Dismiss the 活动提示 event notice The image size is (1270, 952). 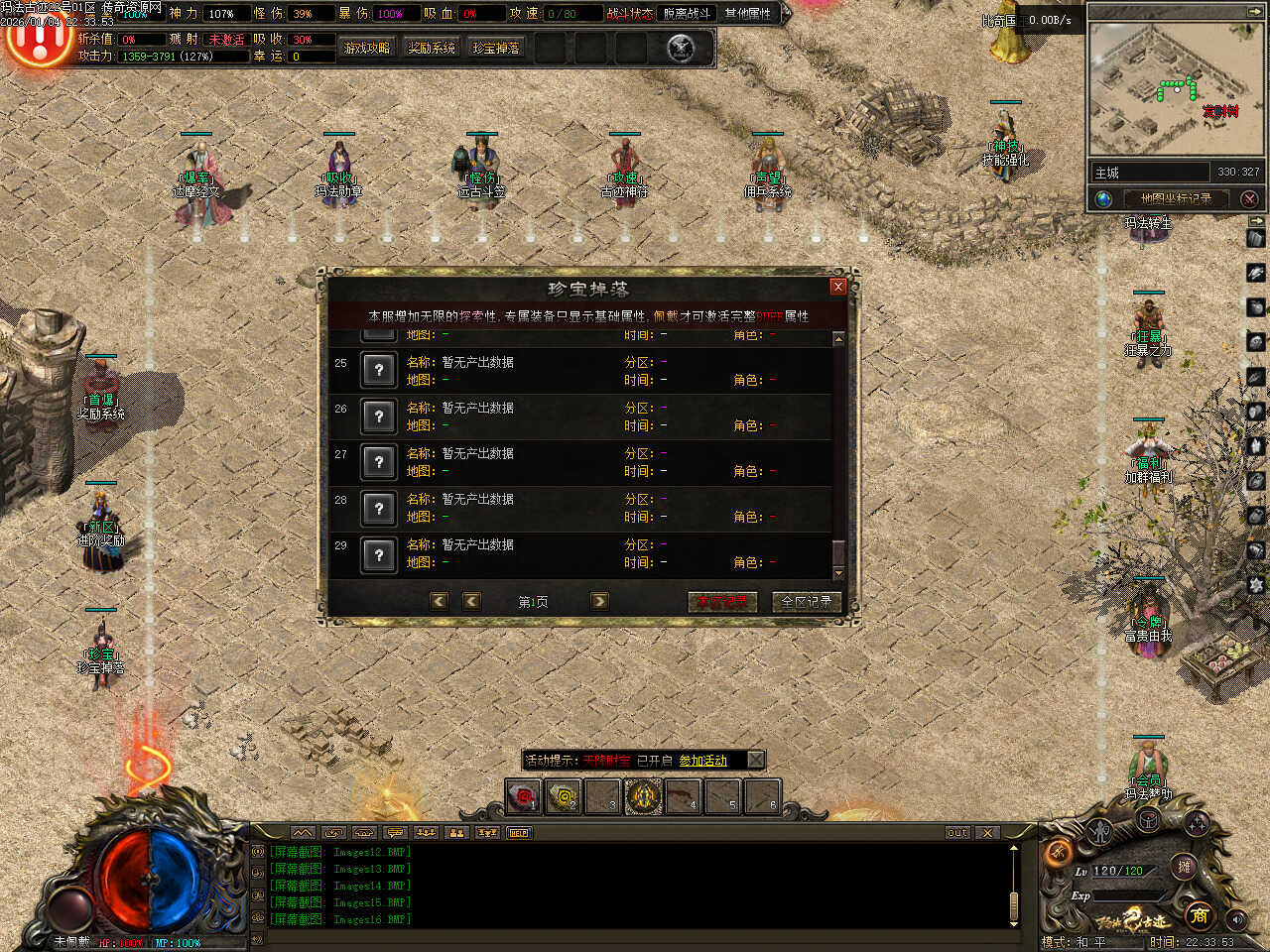coord(755,760)
